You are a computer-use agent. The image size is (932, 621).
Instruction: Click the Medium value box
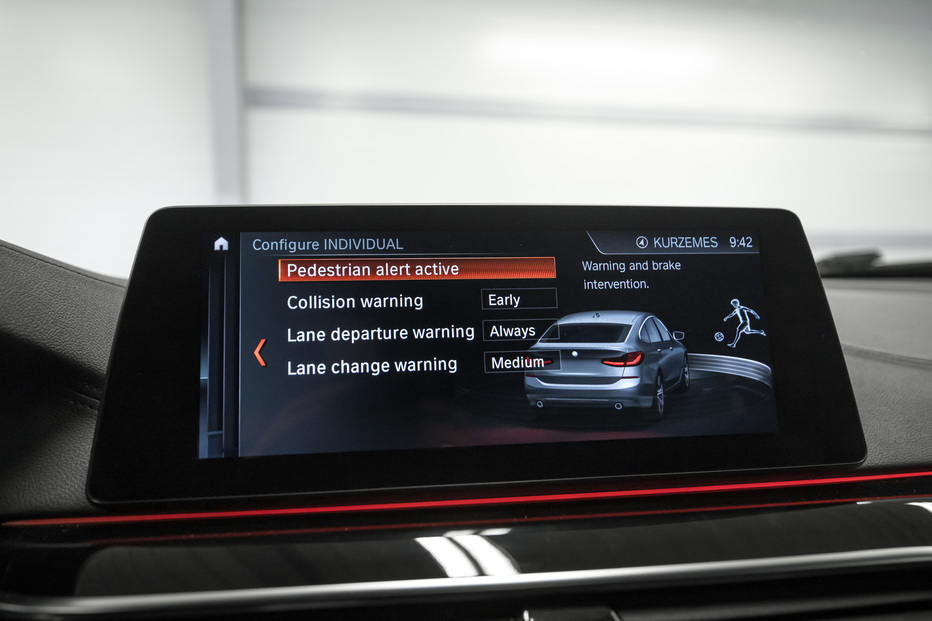522,362
